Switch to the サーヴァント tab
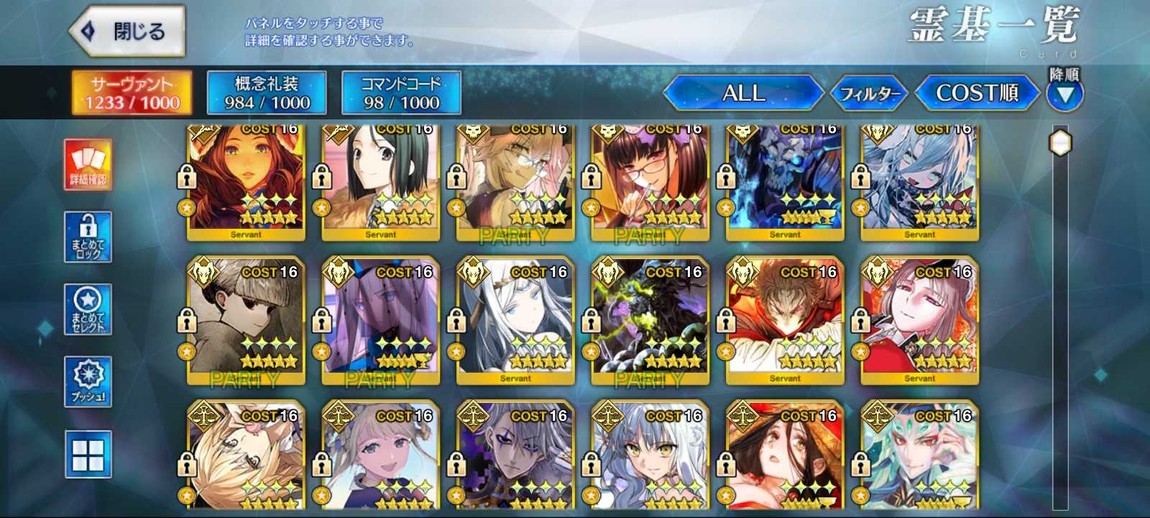The height and width of the screenshot is (518, 1150). click(x=132, y=92)
